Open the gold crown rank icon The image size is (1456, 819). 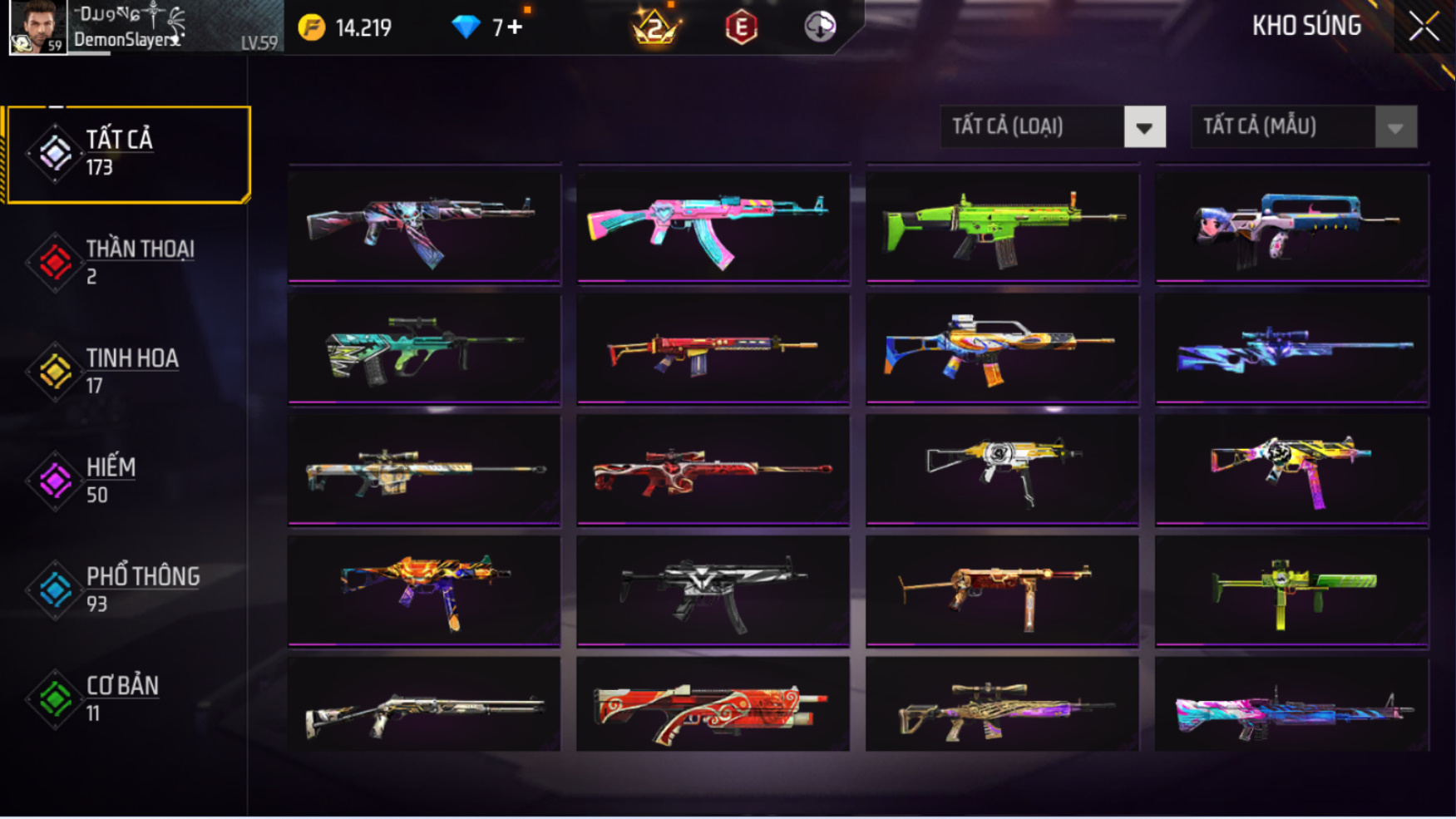(x=655, y=27)
